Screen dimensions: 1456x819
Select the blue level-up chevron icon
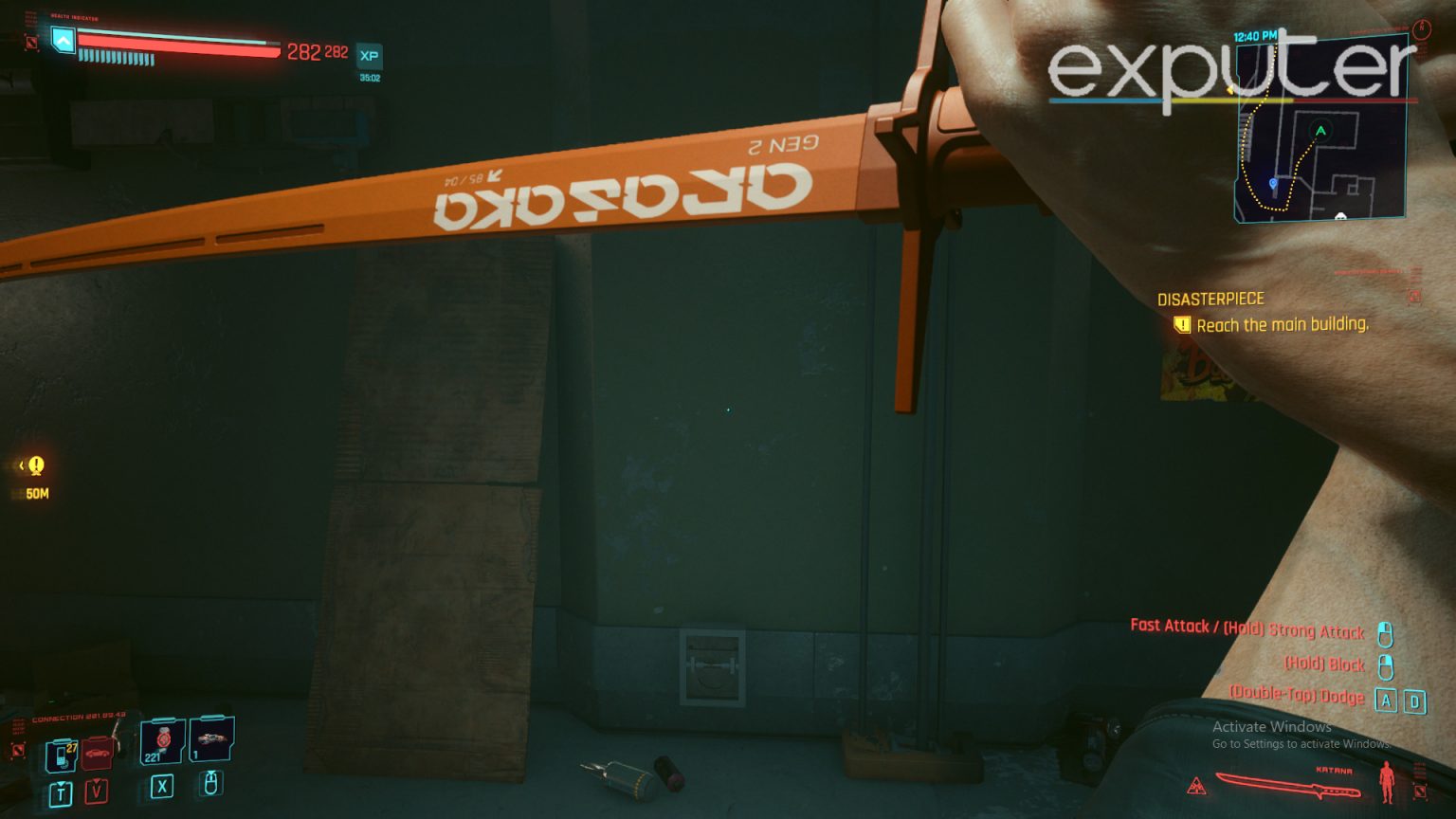click(x=61, y=42)
